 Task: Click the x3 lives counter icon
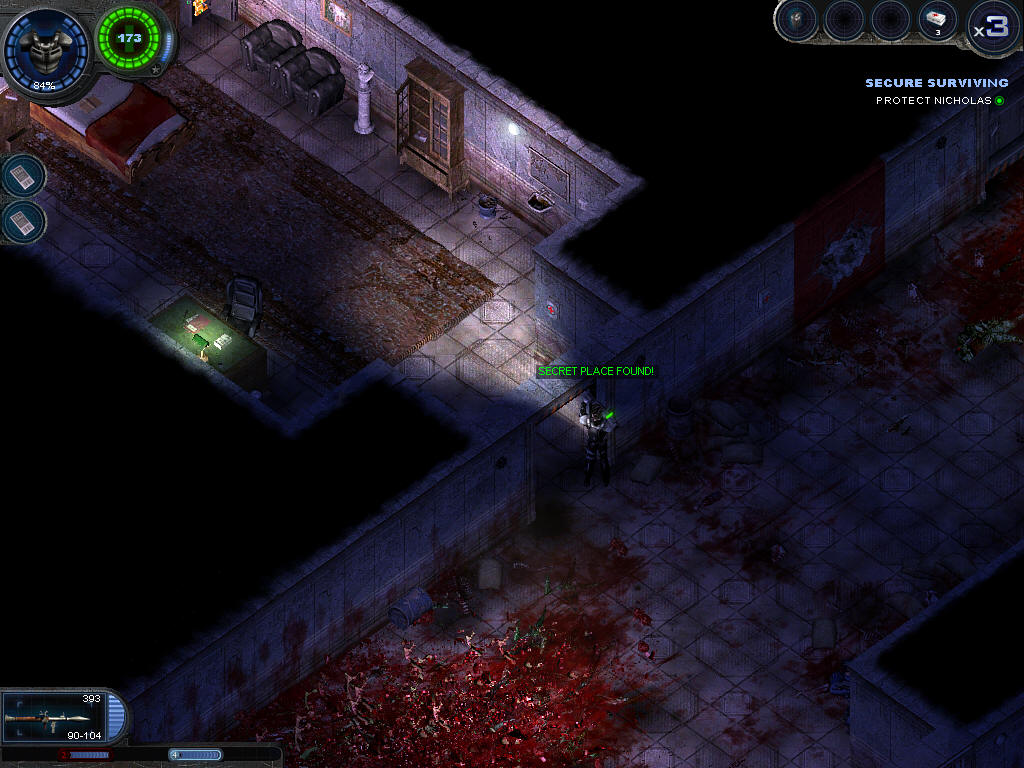[x=993, y=27]
